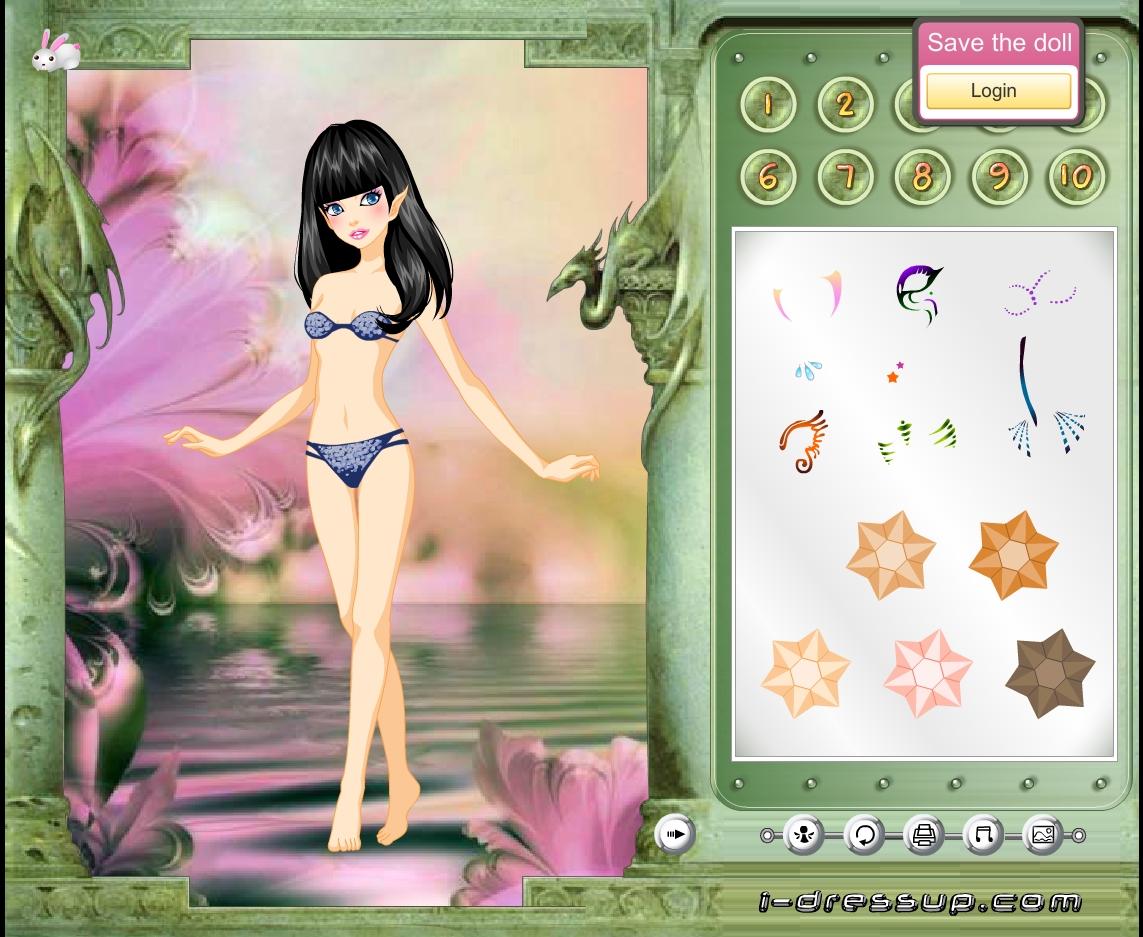
Task: Choose the blue teardrops face marking
Action: 807,371
